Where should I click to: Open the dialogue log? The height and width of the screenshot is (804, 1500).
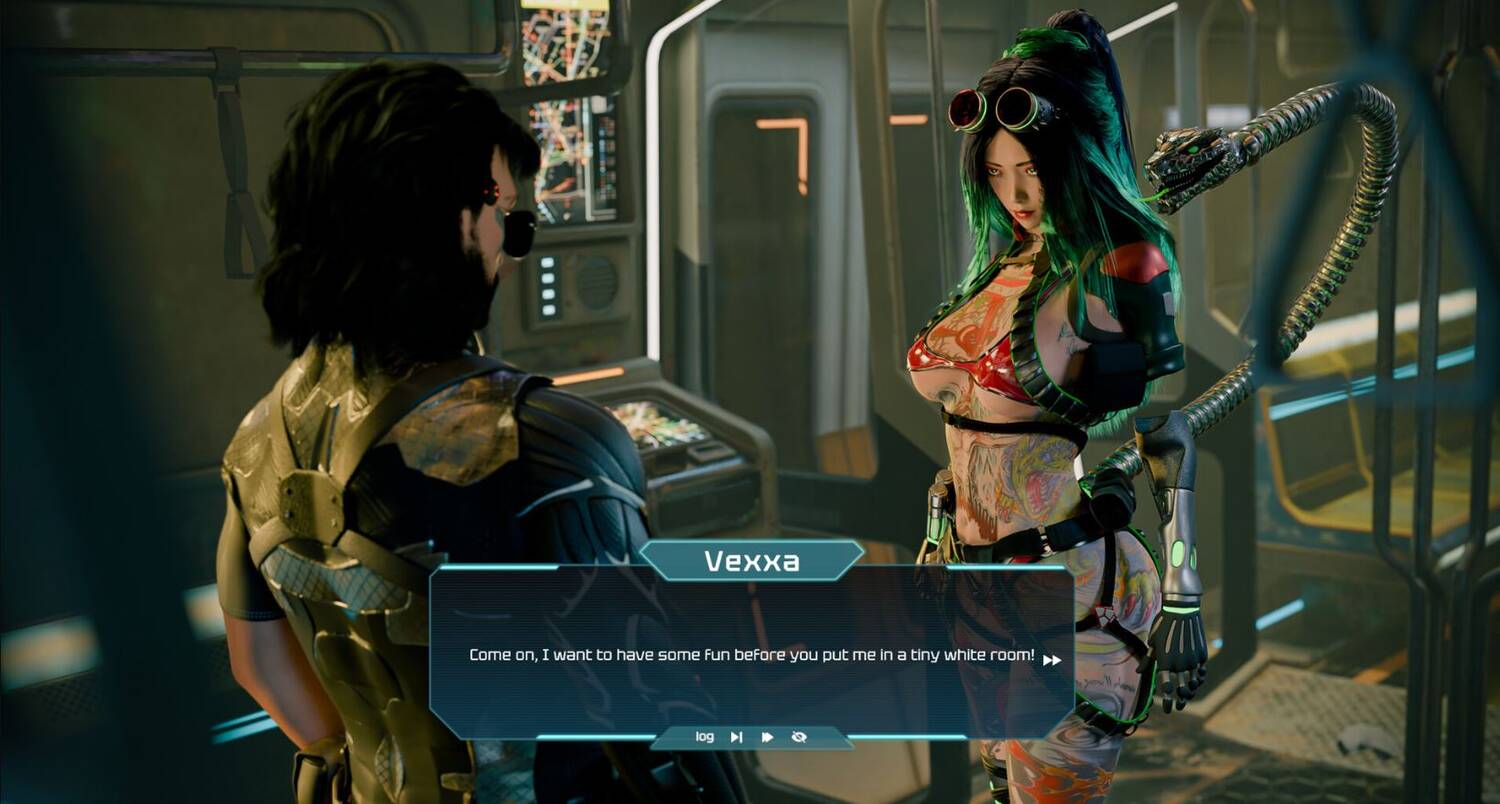pos(705,737)
